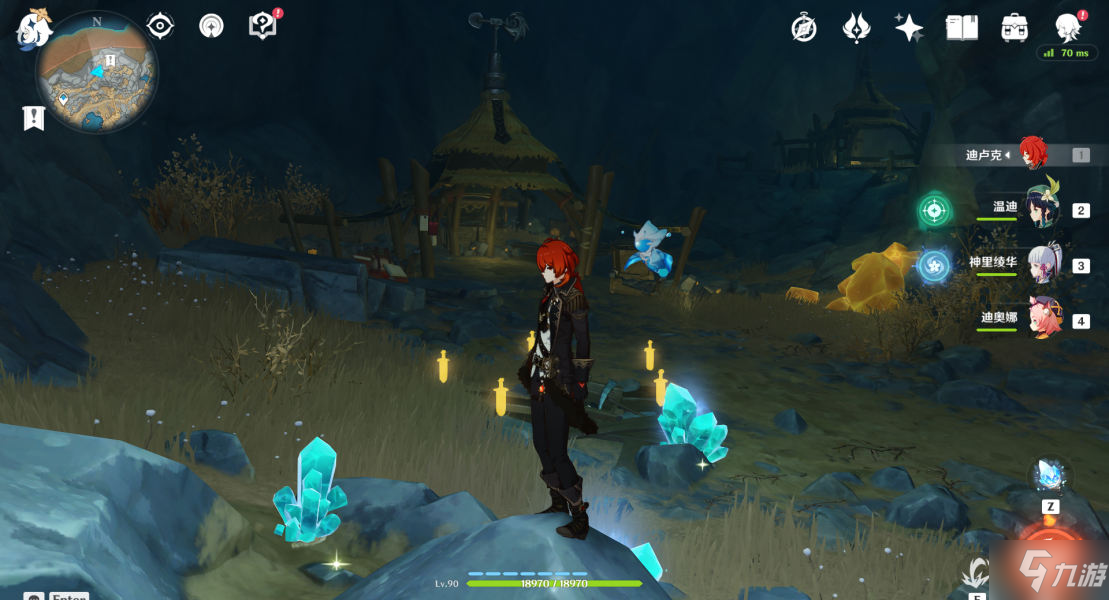
Task: Trigger 温迪's green elemental burst icon
Action: (x=934, y=210)
